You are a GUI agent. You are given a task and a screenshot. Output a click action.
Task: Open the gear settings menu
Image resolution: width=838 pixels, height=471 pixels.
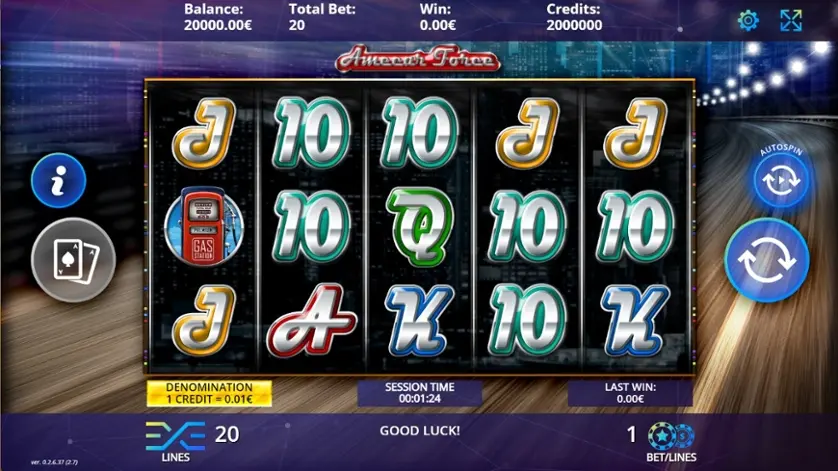click(747, 20)
